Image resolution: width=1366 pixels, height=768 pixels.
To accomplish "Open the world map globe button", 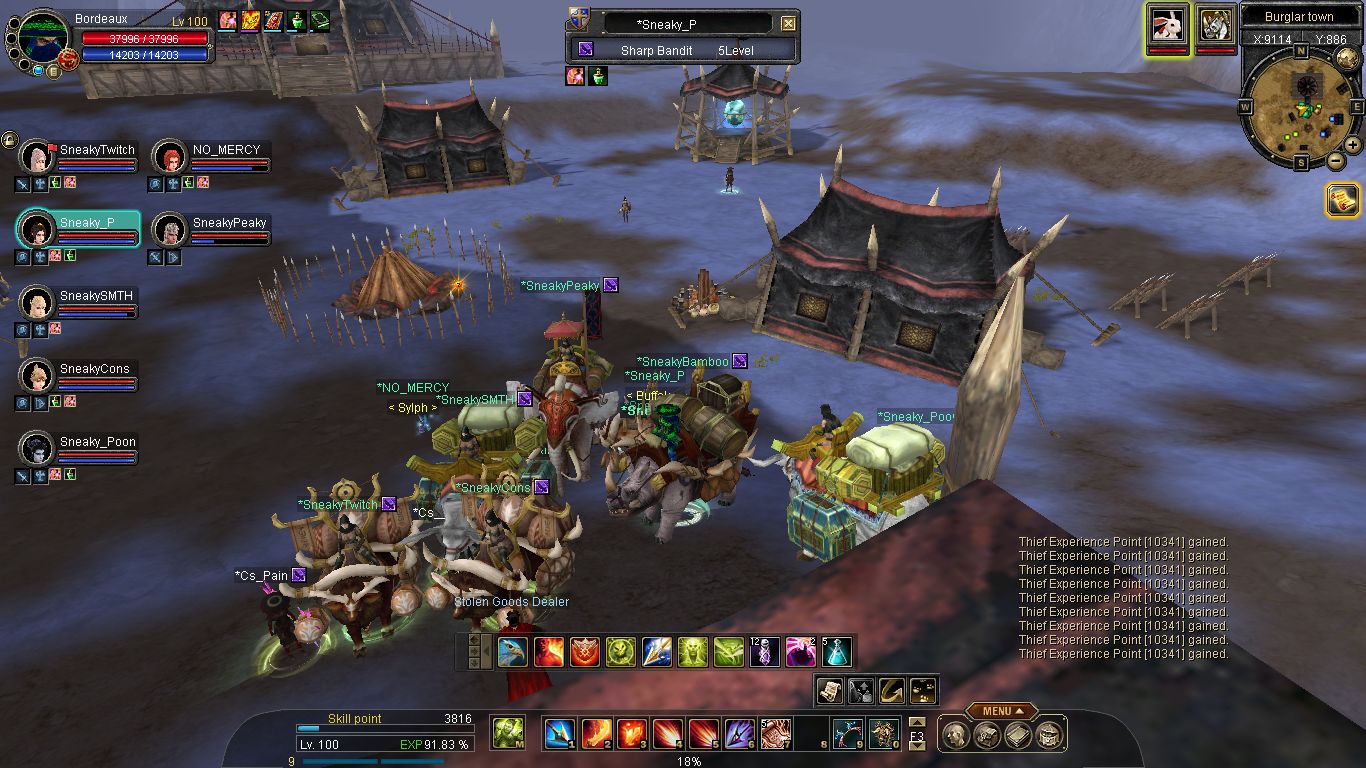I will coord(1346,58).
